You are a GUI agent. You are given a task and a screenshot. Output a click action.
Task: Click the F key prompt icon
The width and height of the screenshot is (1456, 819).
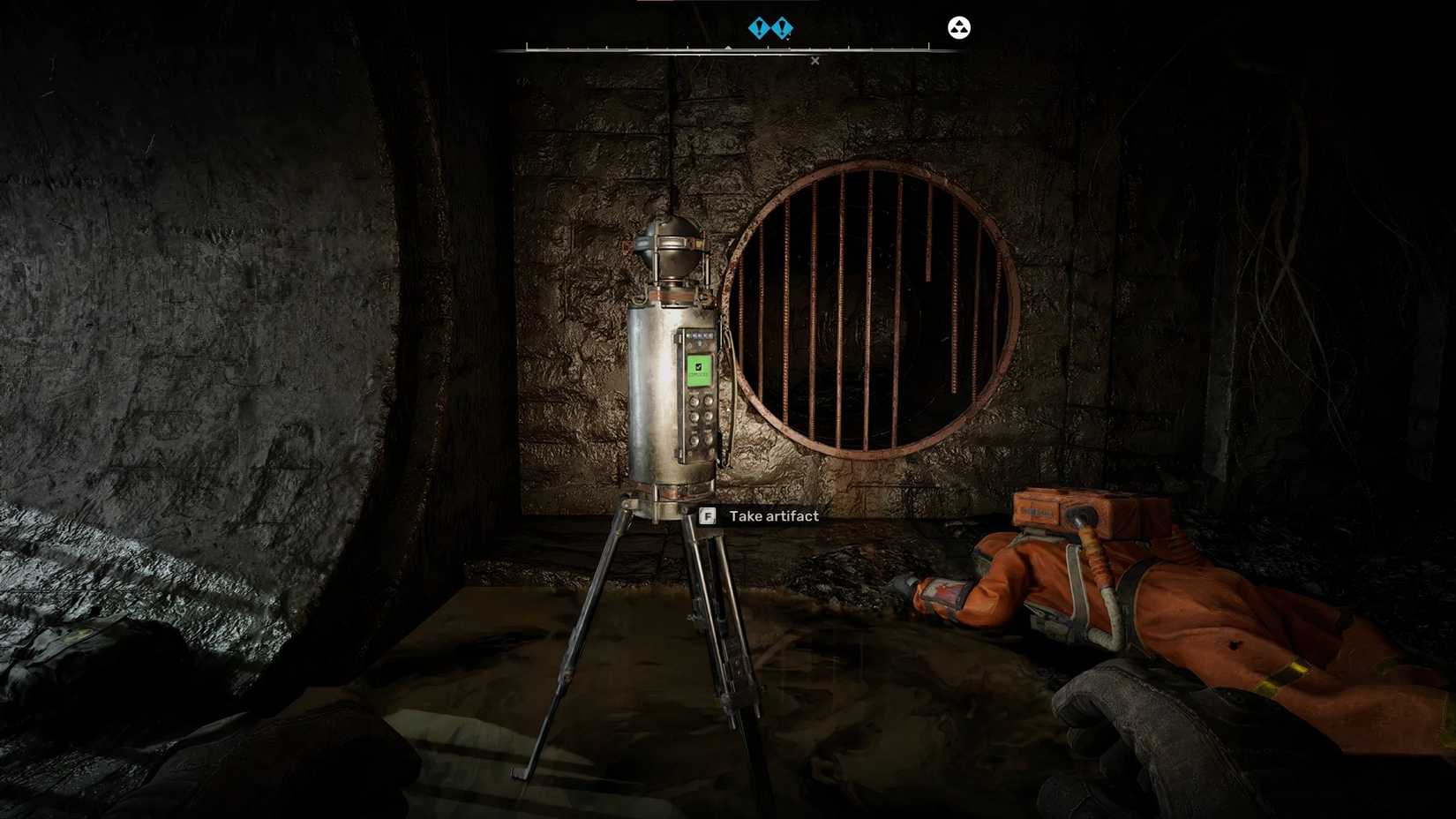click(x=705, y=516)
